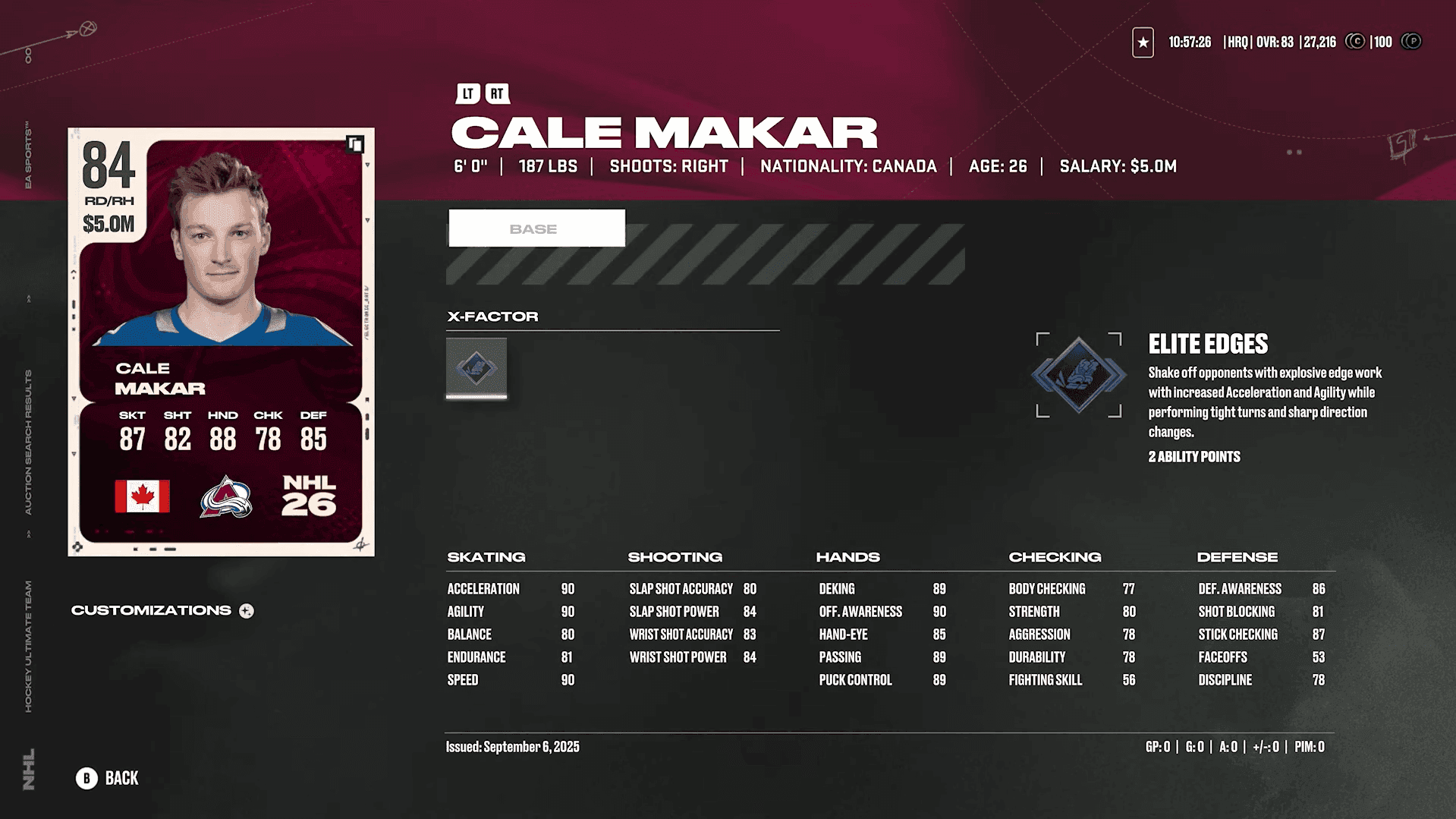The image size is (1456, 819).
Task: Select the BASE card version tab
Action: [536, 228]
